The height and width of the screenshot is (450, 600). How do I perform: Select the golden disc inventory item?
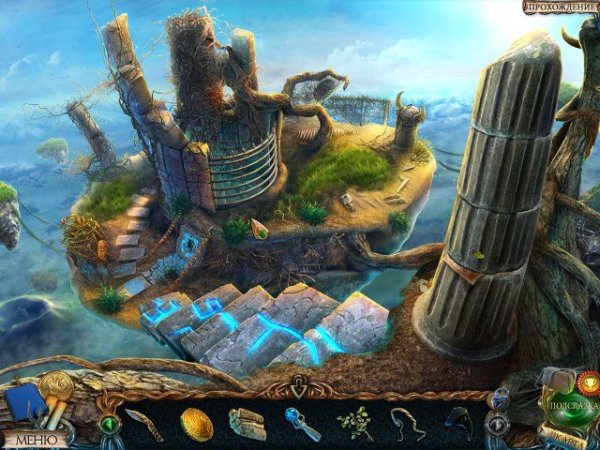(196, 424)
